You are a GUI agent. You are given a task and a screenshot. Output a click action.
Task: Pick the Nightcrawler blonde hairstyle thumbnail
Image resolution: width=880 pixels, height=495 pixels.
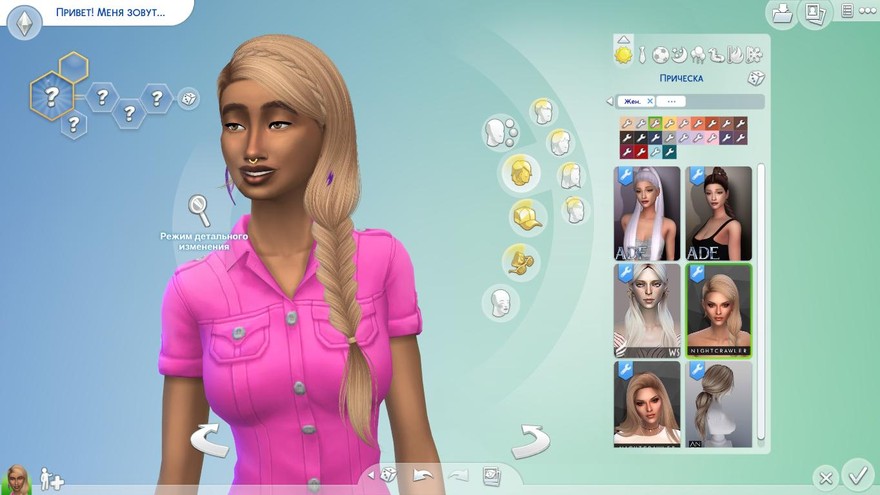(x=717, y=310)
